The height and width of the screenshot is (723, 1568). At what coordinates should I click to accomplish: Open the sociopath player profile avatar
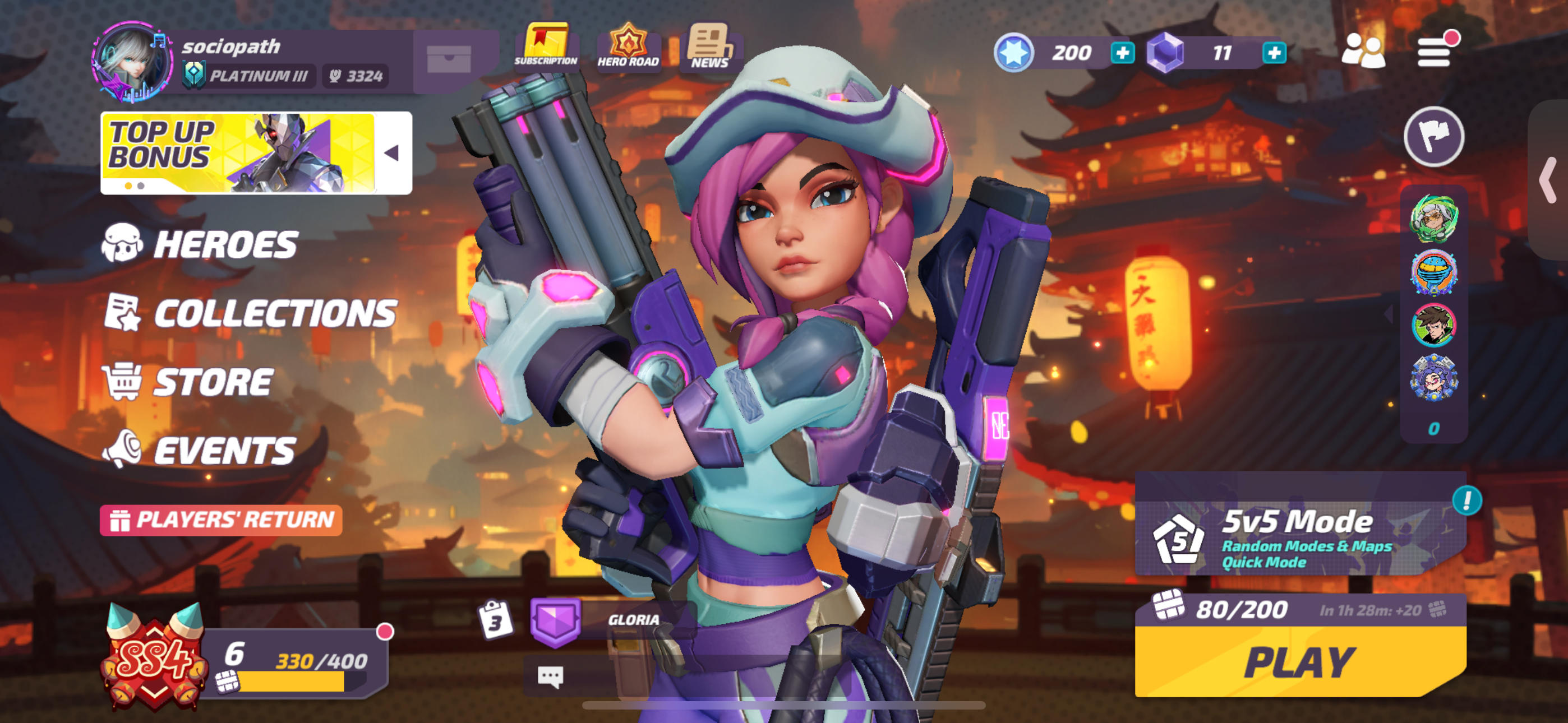(x=131, y=62)
